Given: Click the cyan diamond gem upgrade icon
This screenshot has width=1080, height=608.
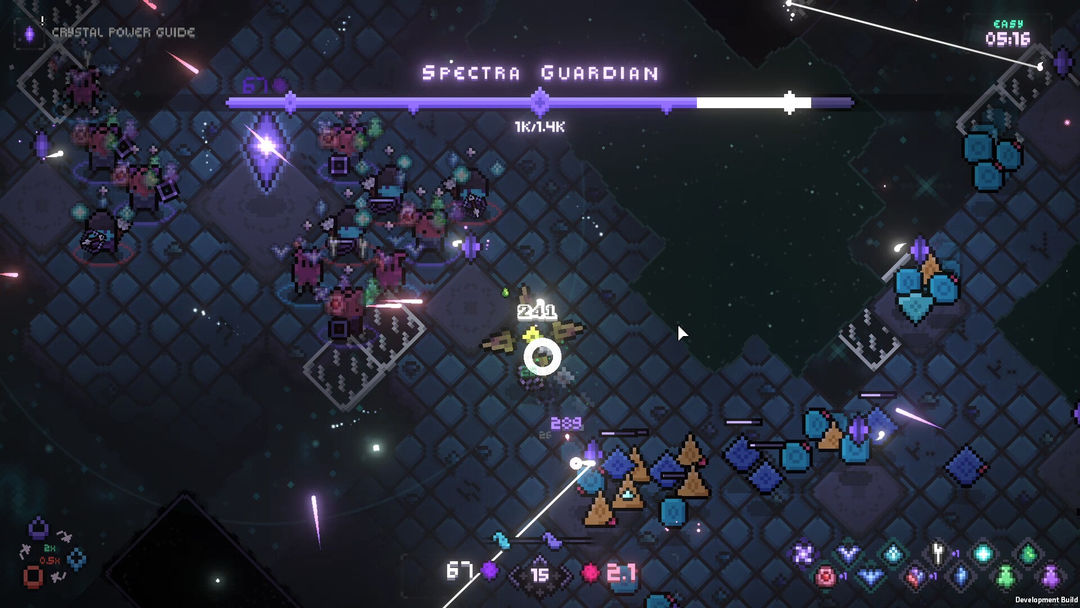Looking at the screenshot, I should pyautogui.click(x=893, y=553).
